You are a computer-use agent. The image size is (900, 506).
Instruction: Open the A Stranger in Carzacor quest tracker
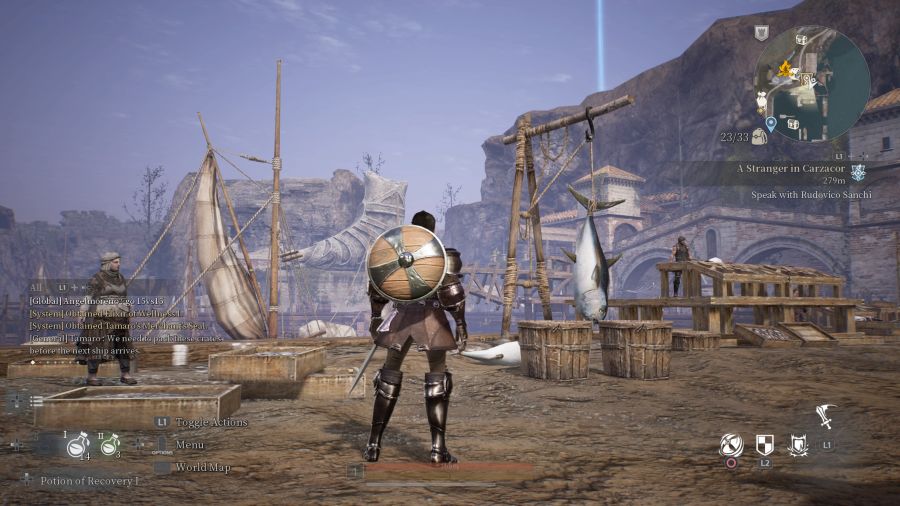[790, 169]
